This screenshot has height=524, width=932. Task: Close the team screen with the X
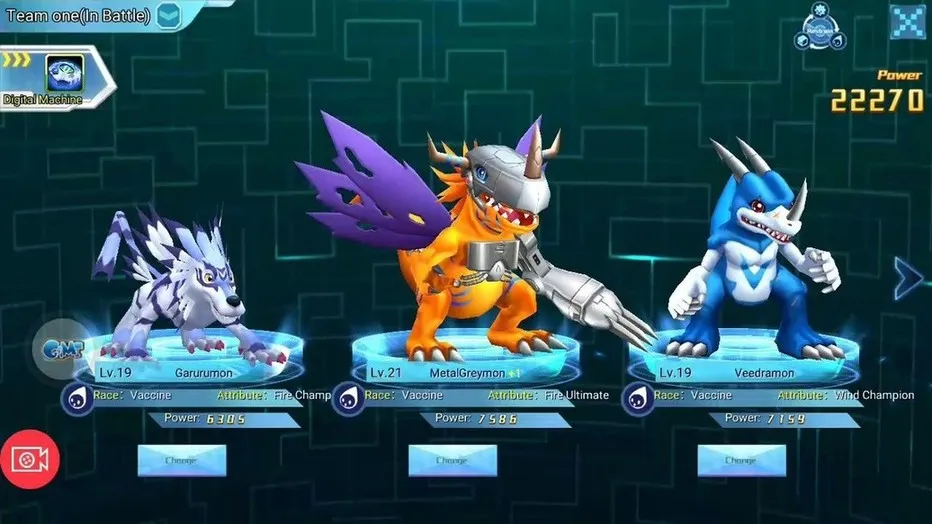(907, 22)
